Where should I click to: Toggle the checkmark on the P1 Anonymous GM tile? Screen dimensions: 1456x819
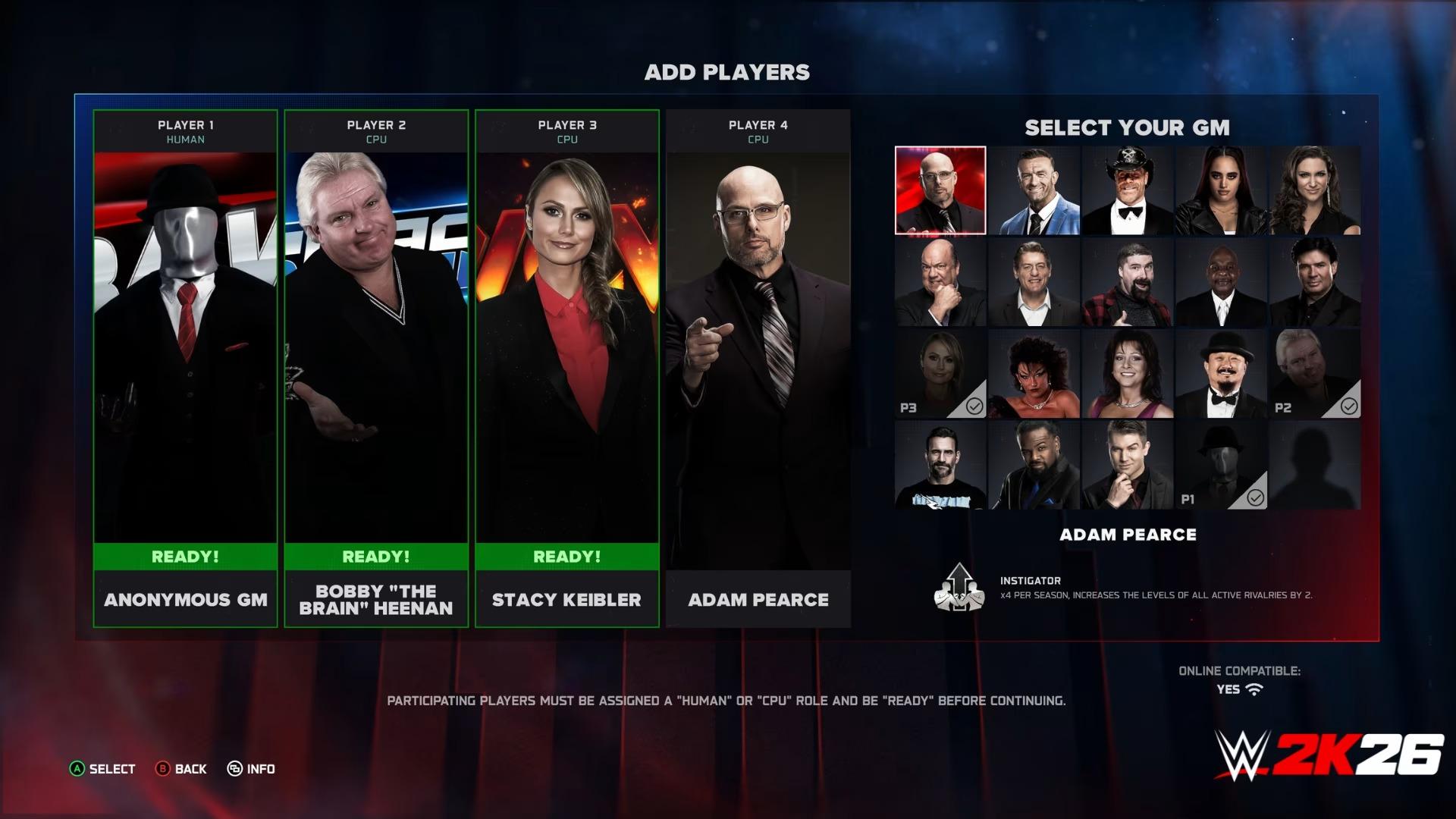click(x=1255, y=497)
